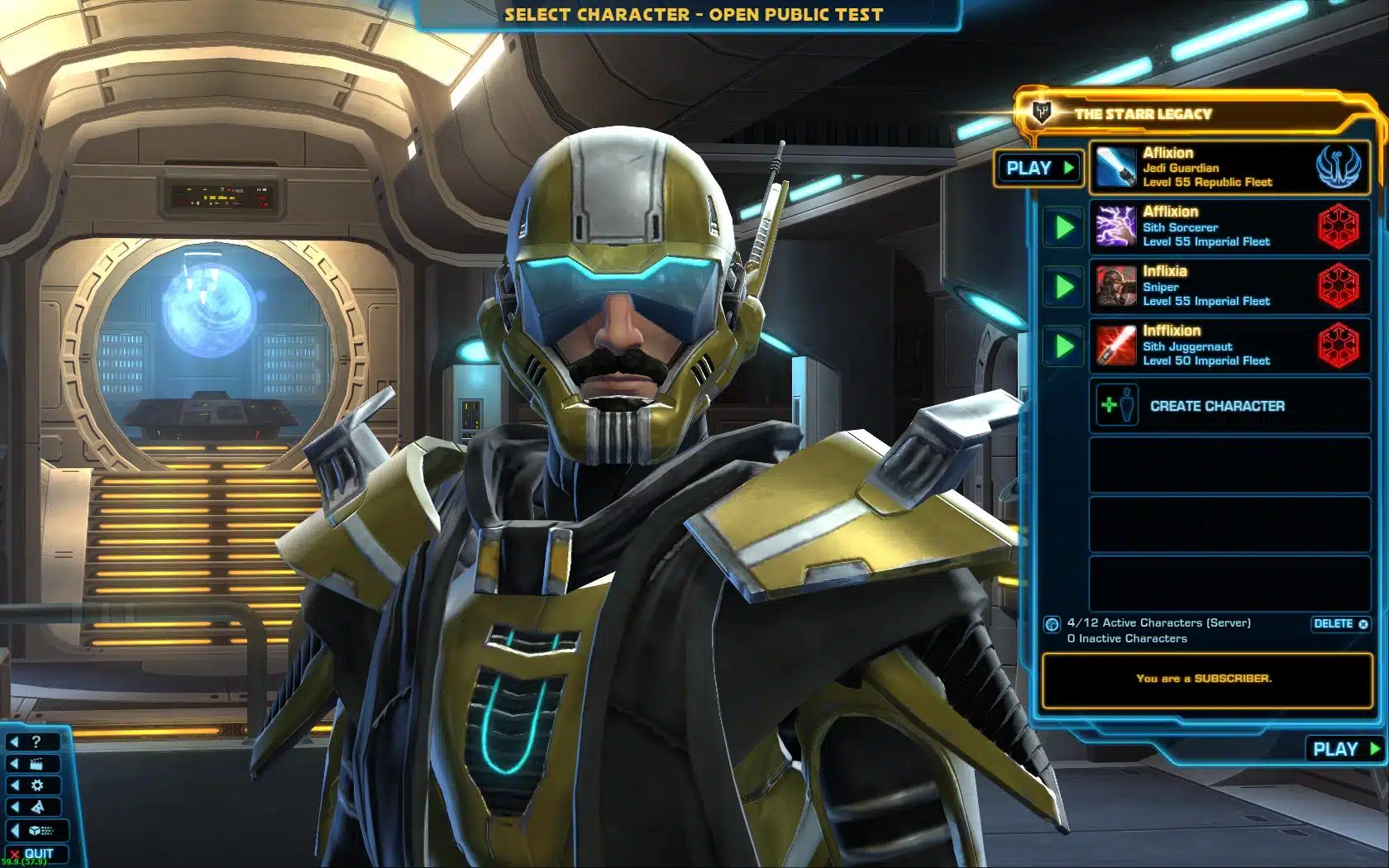Quit the game
This screenshot has width=1389, height=868.
click(x=33, y=853)
